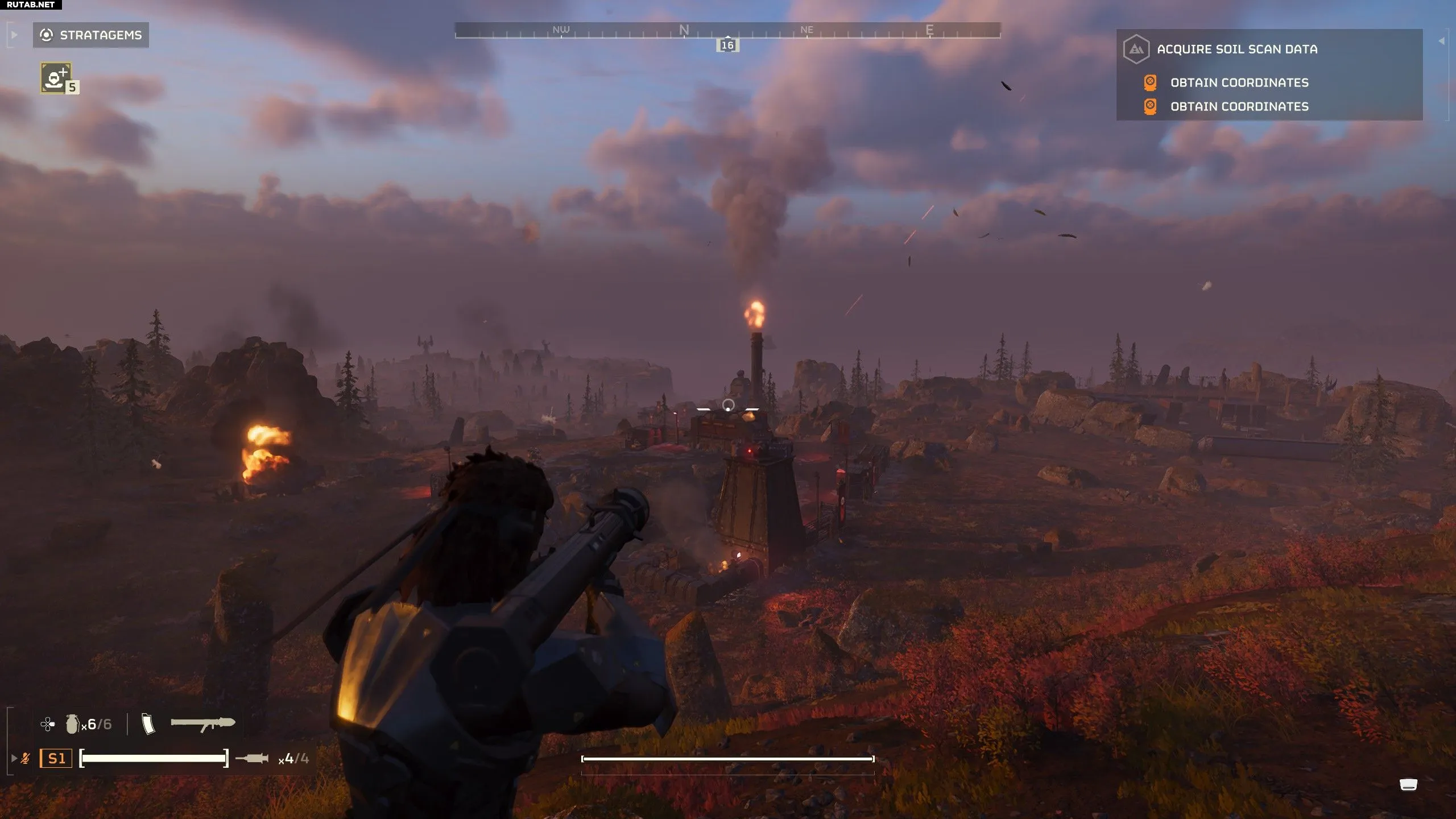Toggle the muted microphone icon
The image size is (1456, 819).
25,758
